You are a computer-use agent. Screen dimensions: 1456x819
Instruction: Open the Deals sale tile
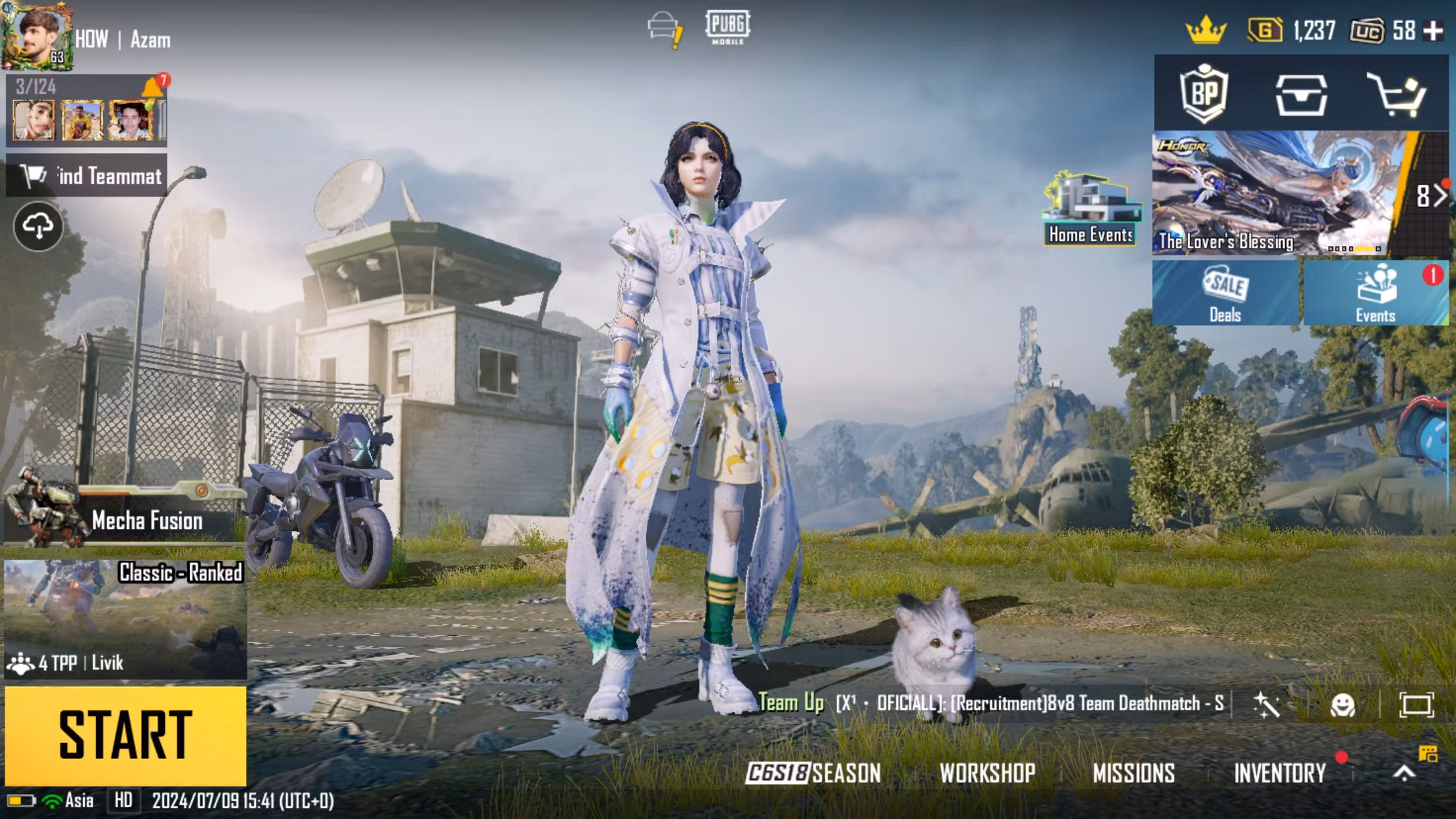[x=1225, y=293]
